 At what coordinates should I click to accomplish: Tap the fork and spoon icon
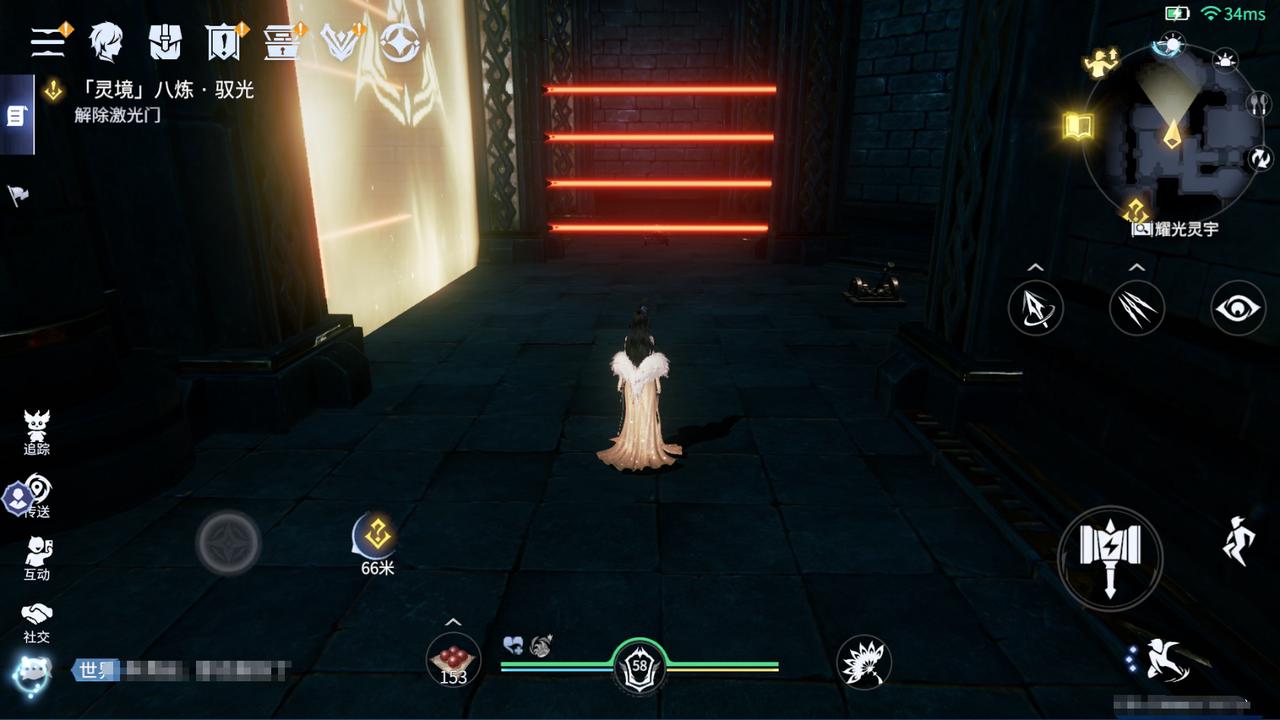coord(1258,103)
